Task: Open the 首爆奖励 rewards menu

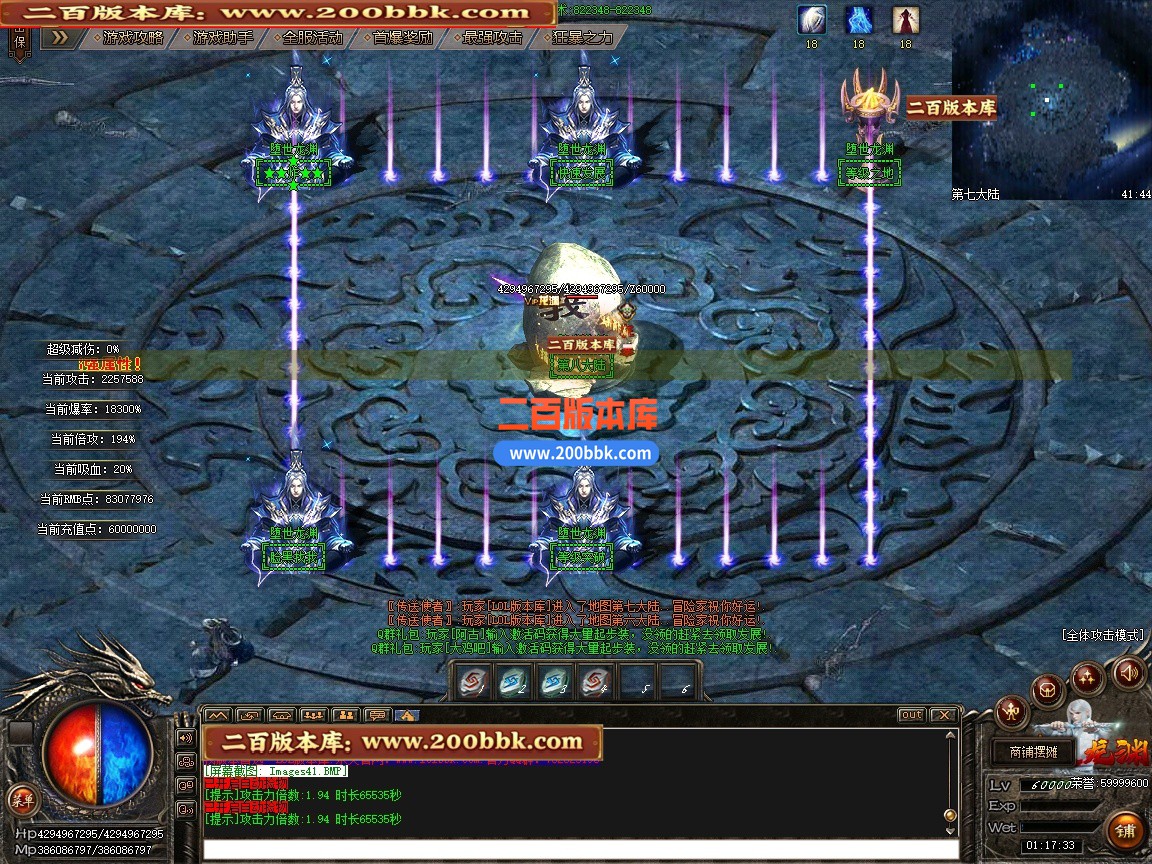Action: pos(402,38)
